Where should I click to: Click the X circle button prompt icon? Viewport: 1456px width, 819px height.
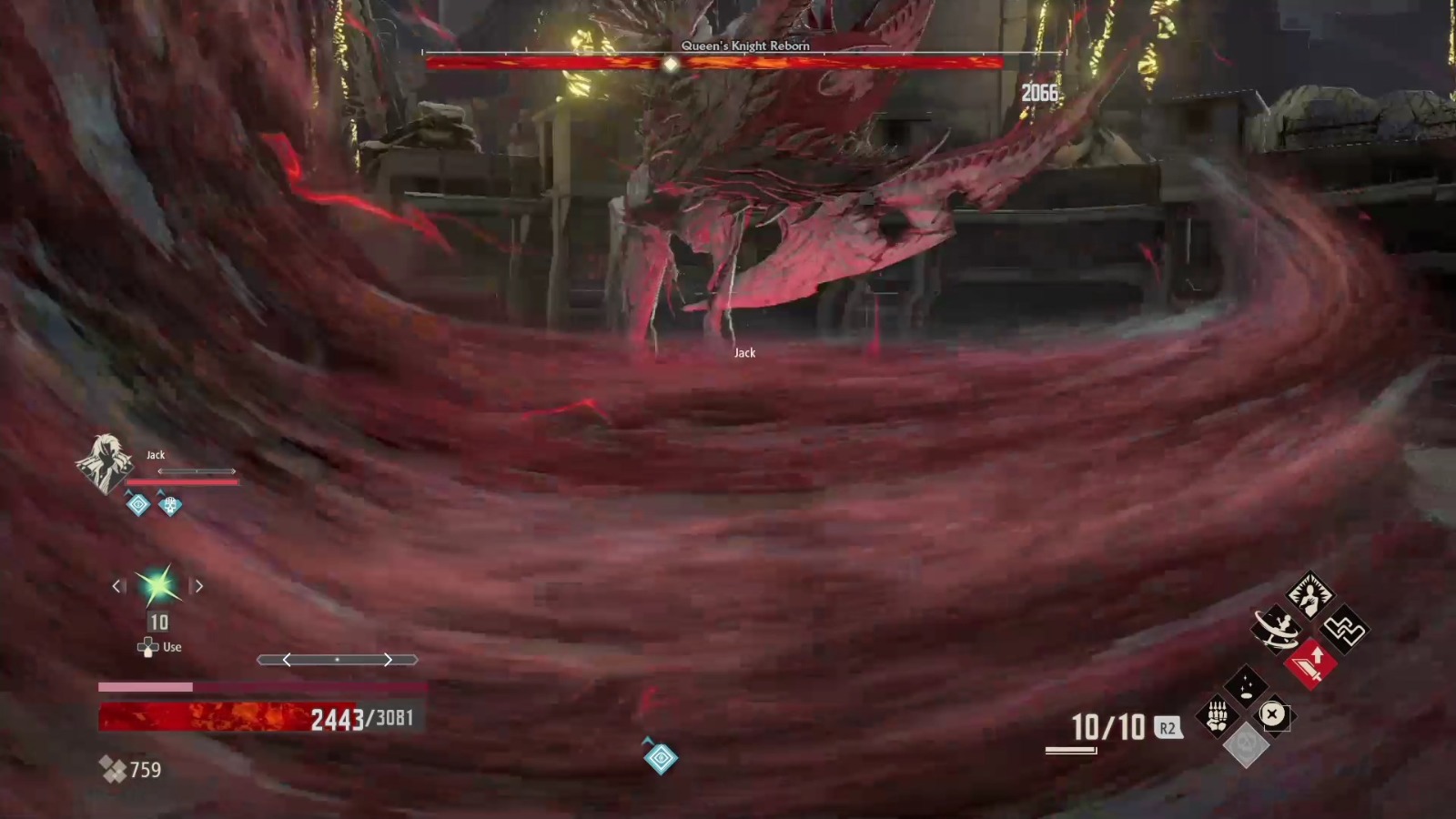click(x=1271, y=714)
